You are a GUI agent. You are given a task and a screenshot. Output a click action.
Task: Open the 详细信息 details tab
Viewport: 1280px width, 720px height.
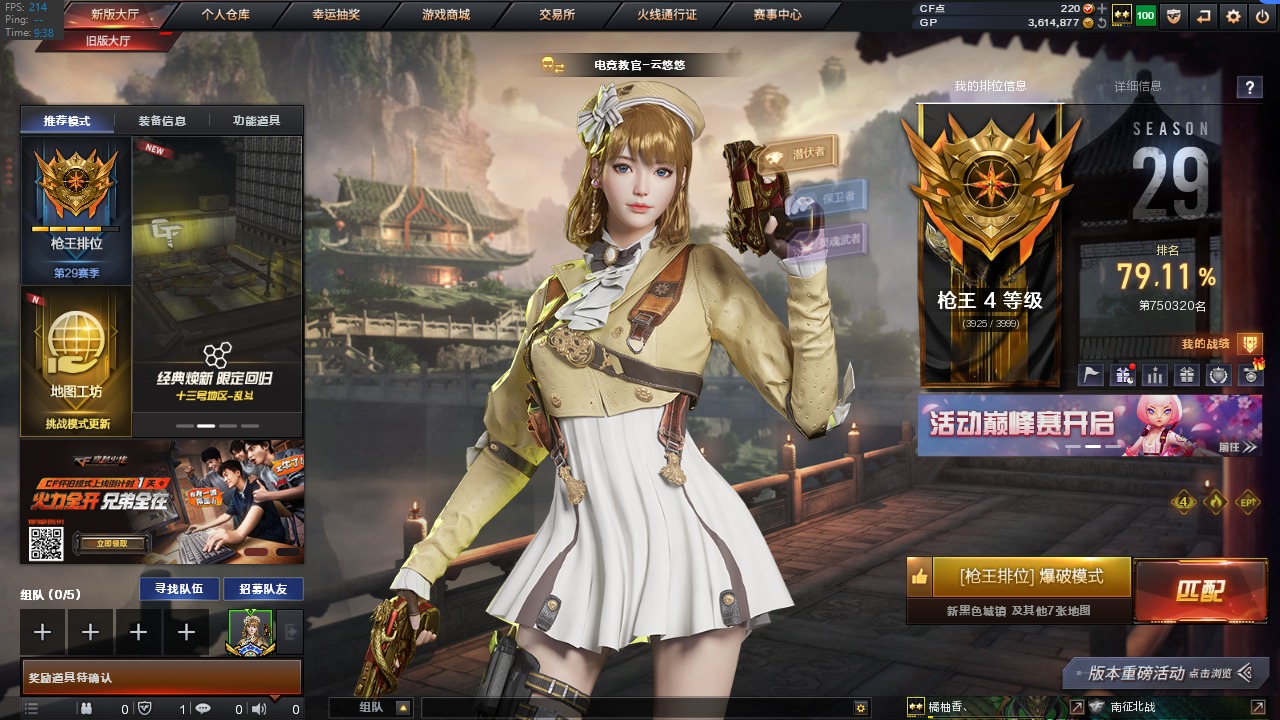pos(1138,87)
